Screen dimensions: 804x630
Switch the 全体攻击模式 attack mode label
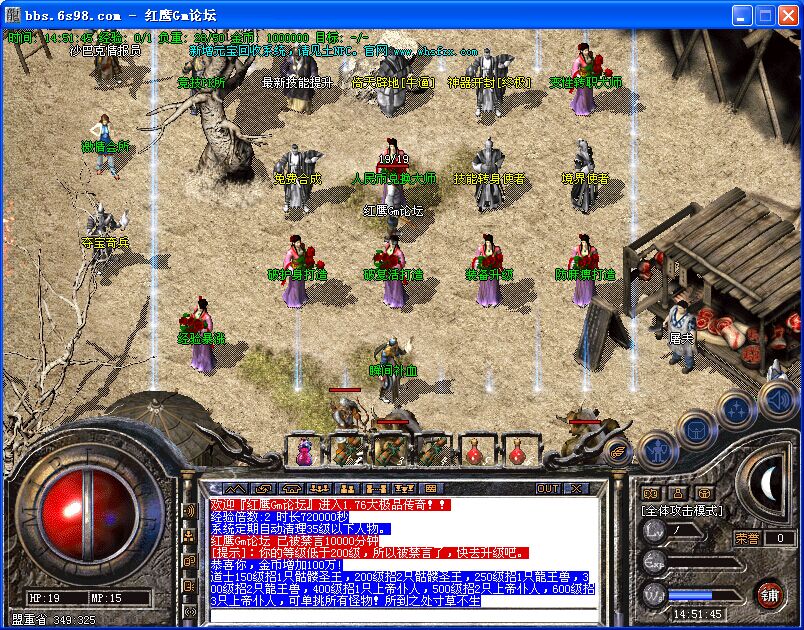[x=681, y=510]
